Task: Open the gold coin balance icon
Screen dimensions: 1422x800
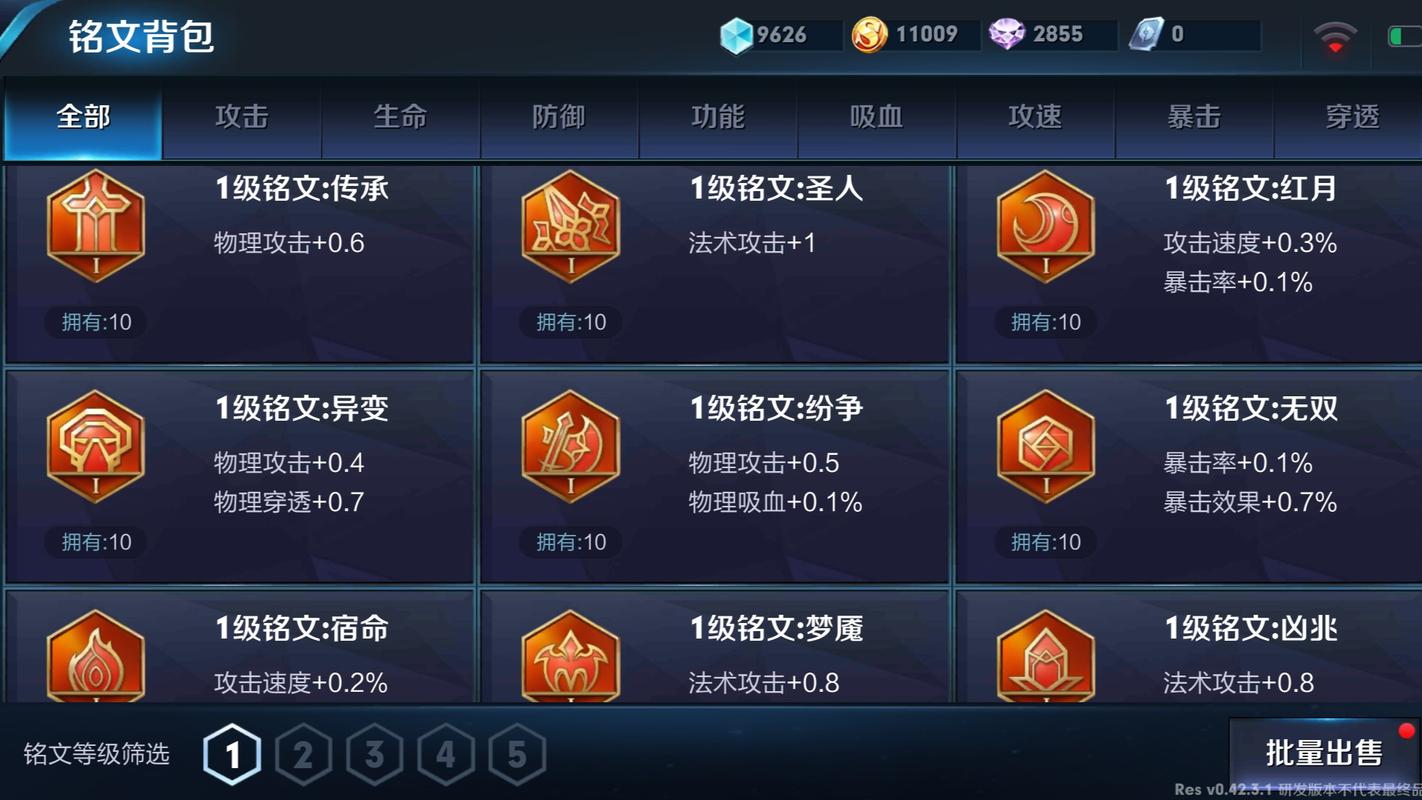Action: [x=867, y=33]
